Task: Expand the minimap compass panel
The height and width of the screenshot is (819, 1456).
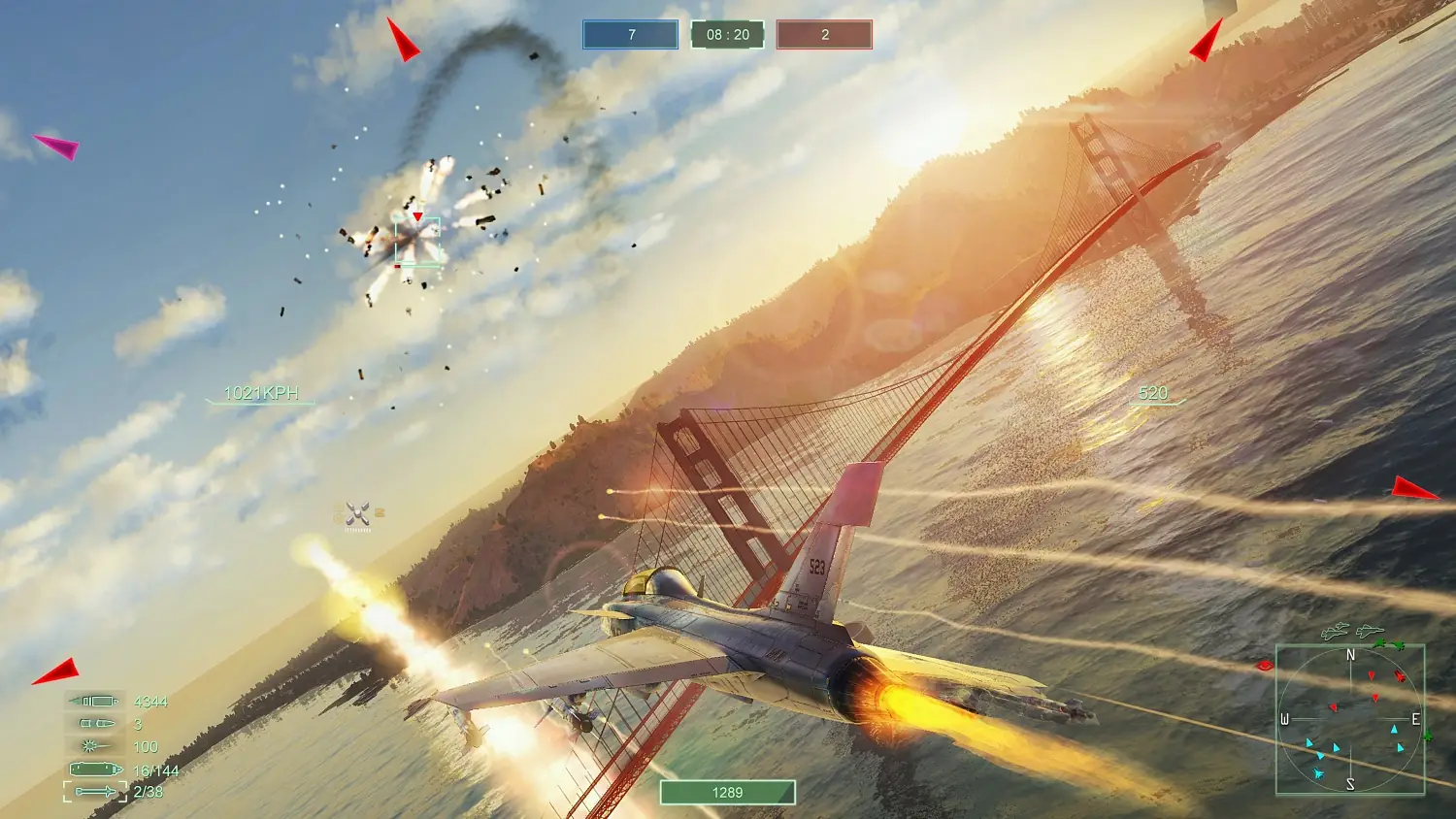Action: point(1352,720)
